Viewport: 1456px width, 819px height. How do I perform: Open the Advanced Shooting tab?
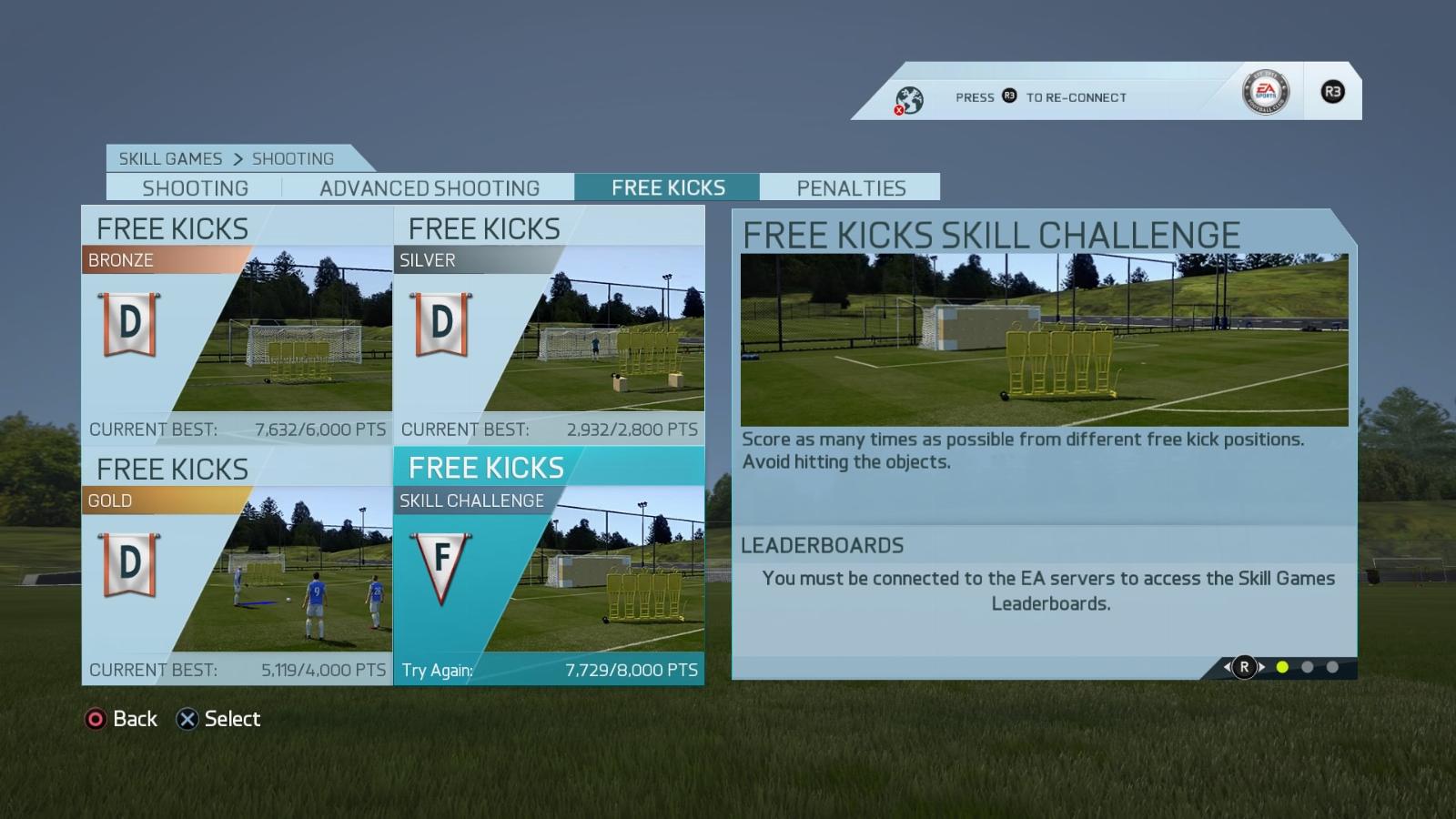(x=429, y=187)
